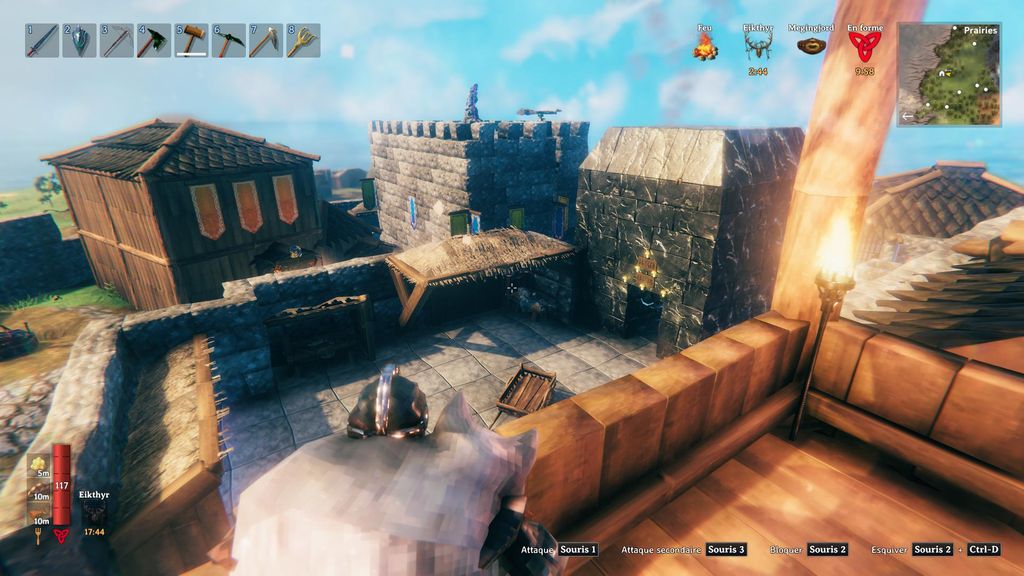Screen dimensions: 1024x576
Task: Click the Feu campfire status icon
Action: pos(707,45)
